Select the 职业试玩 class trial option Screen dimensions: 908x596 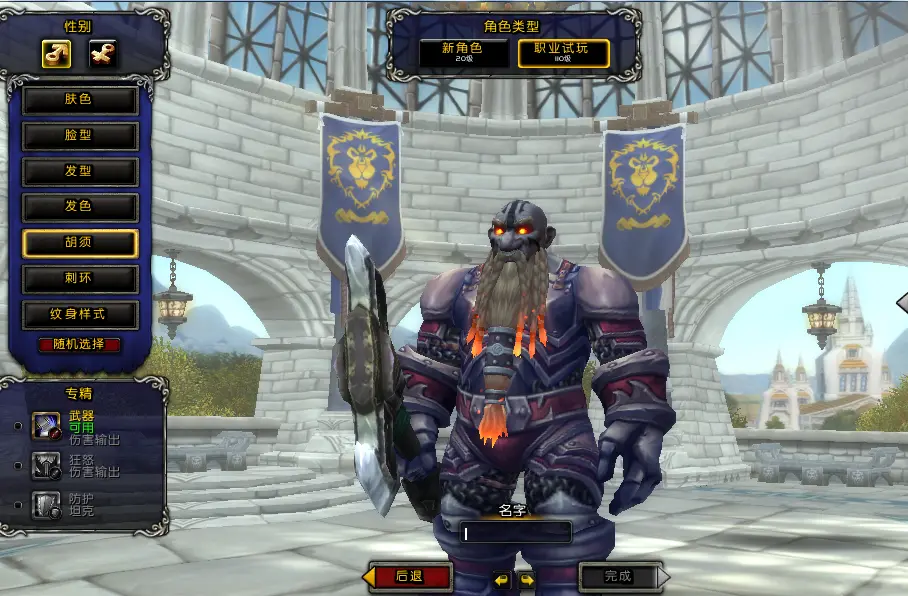(563, 52)
